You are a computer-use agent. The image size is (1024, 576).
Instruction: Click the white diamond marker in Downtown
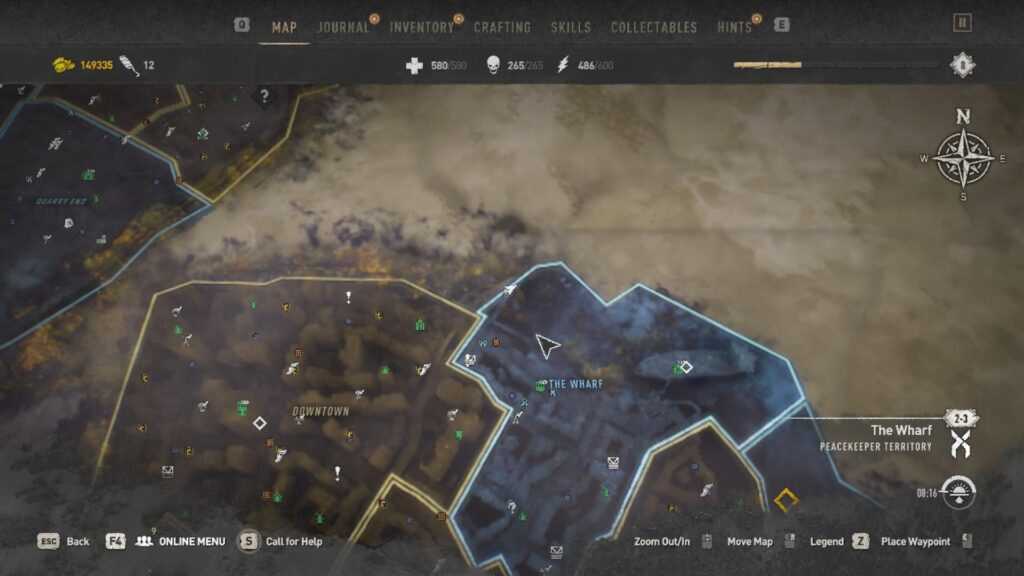[260, 423]
